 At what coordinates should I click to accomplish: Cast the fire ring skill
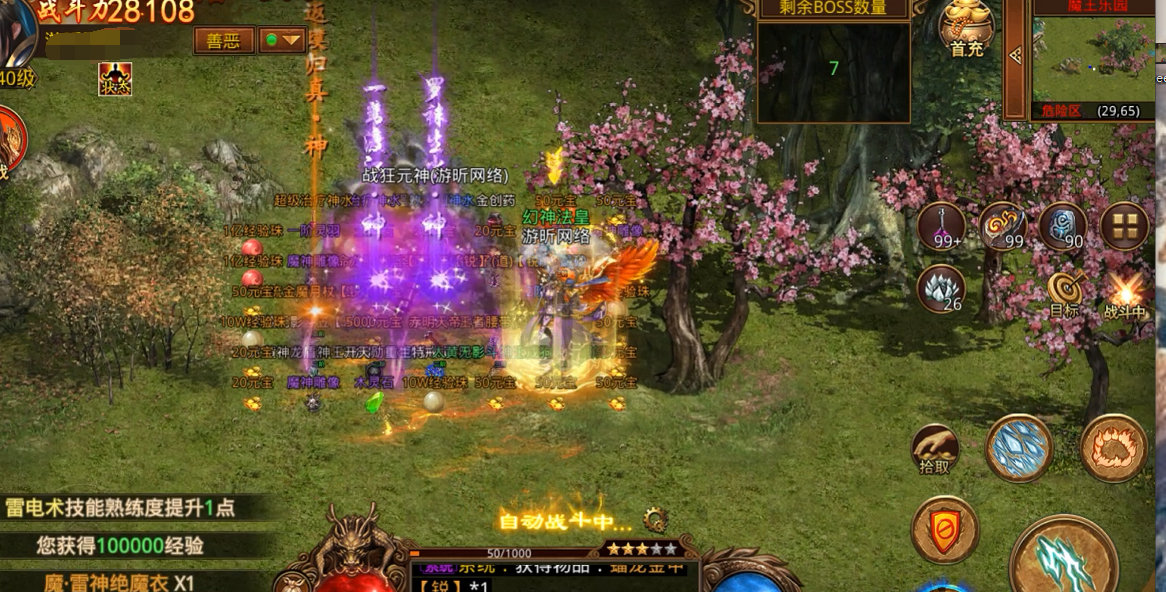click(x=1113, y=448)
